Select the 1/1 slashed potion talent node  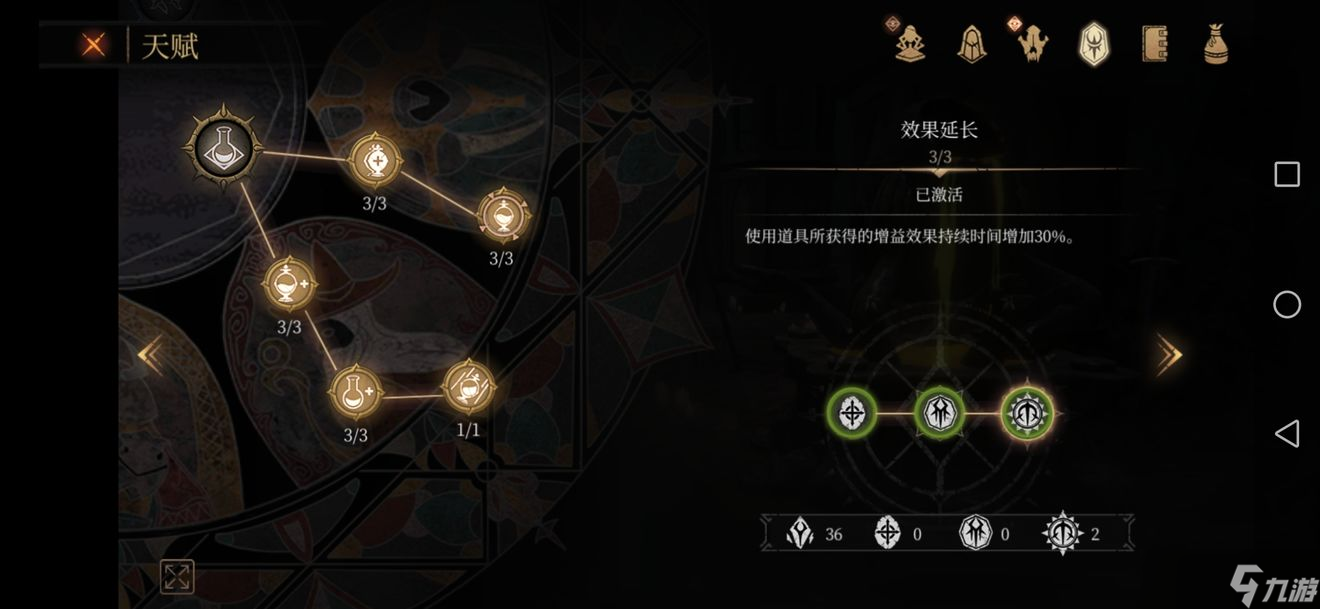point(468,388)
